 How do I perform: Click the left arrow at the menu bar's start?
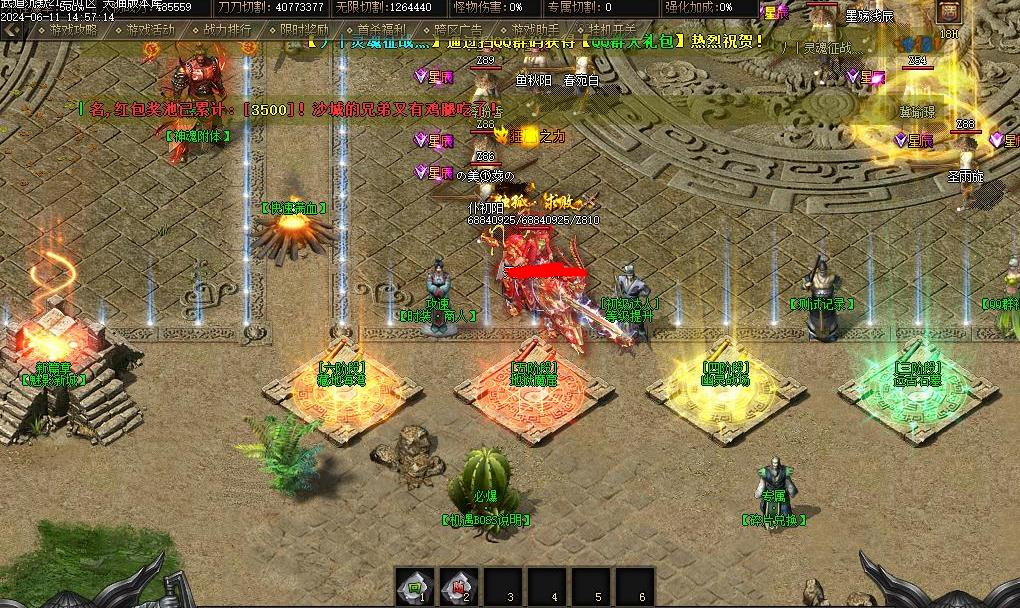[x=12, y=30]
